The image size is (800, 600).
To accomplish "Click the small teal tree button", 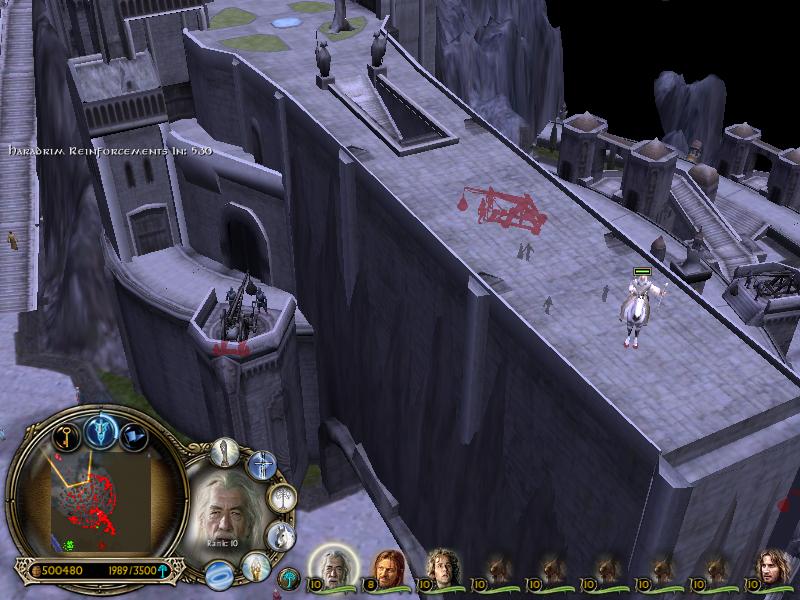I will click(288, 577).
